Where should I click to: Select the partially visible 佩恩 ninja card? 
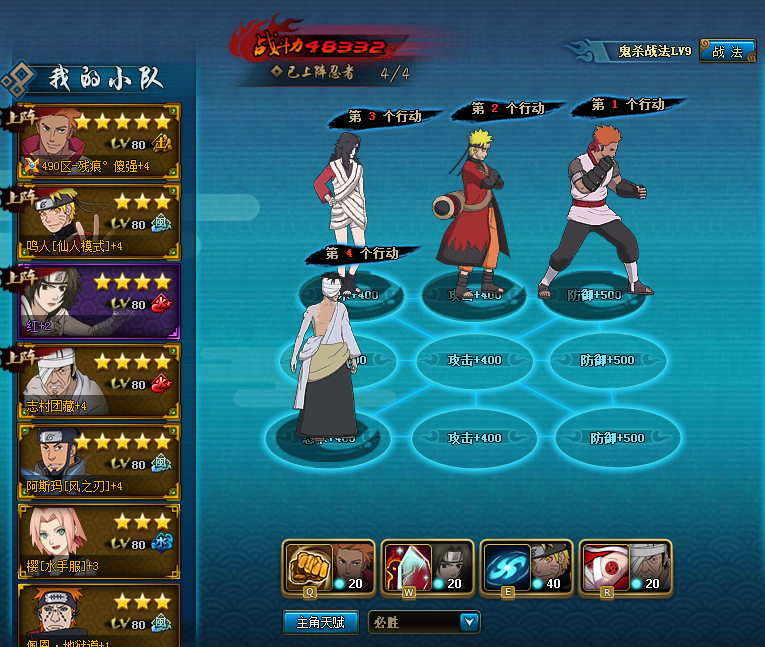[99, 616]
